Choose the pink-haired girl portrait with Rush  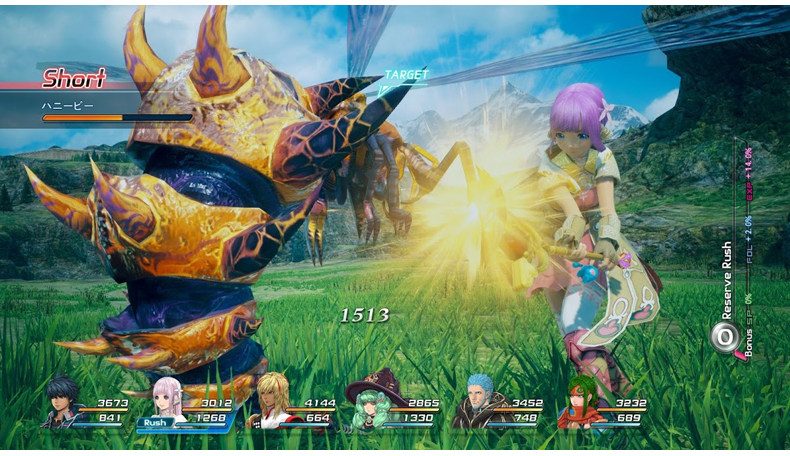[x=166, y=400]
